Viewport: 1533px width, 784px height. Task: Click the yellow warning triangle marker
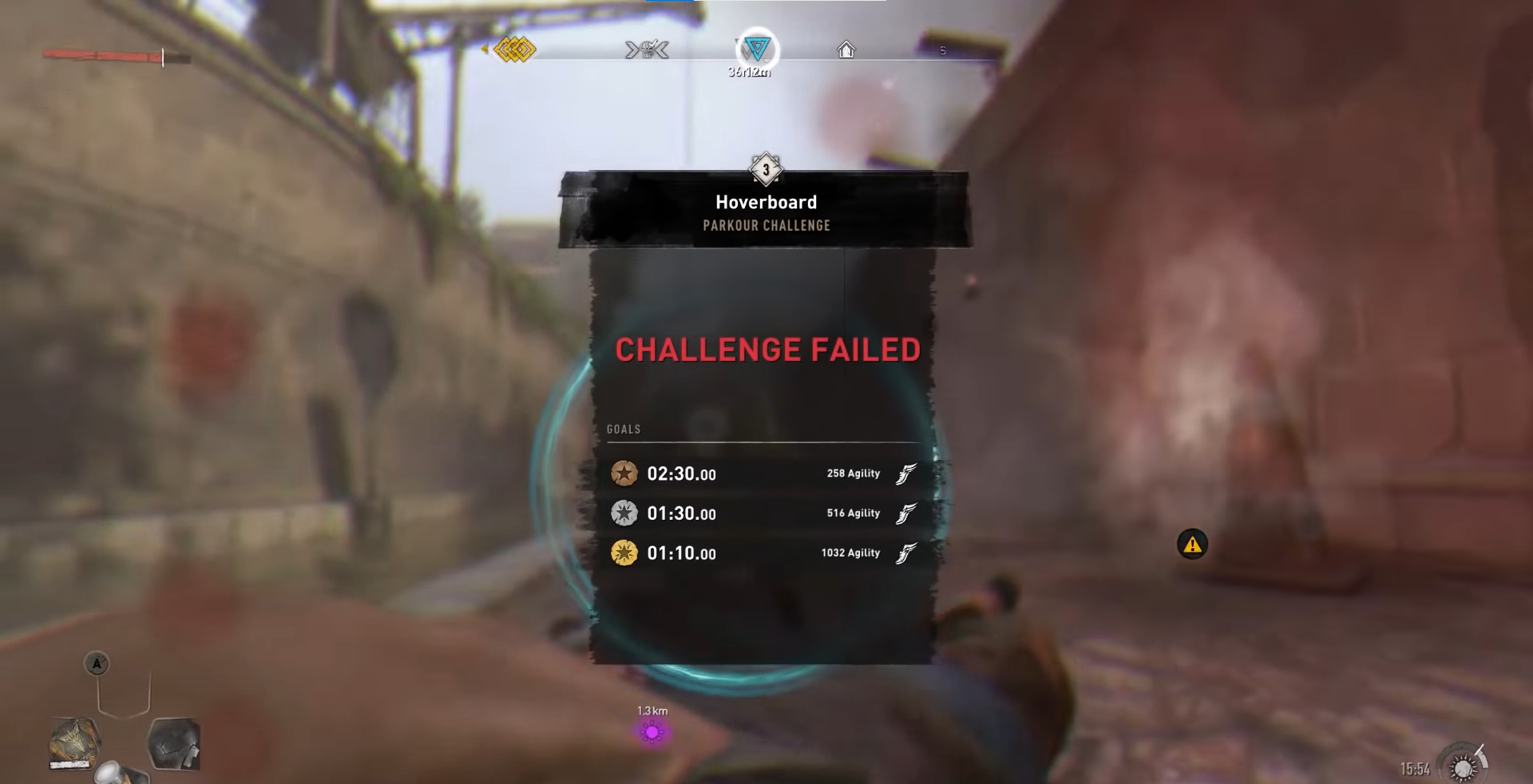point(1192,544)
